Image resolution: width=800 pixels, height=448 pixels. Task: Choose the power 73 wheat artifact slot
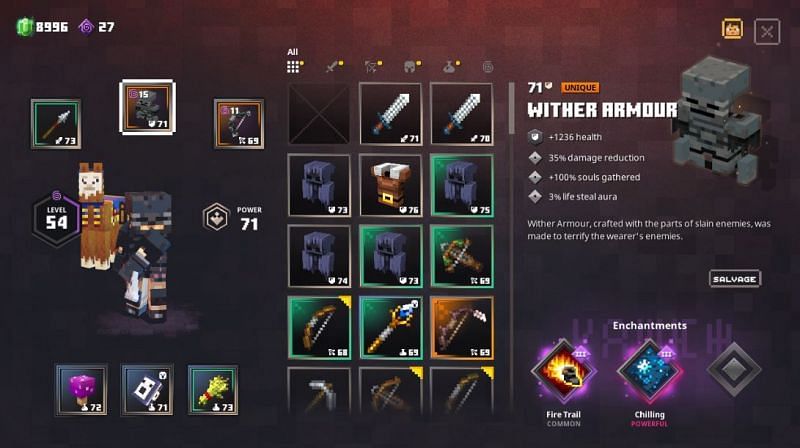[x=213, y=389]
